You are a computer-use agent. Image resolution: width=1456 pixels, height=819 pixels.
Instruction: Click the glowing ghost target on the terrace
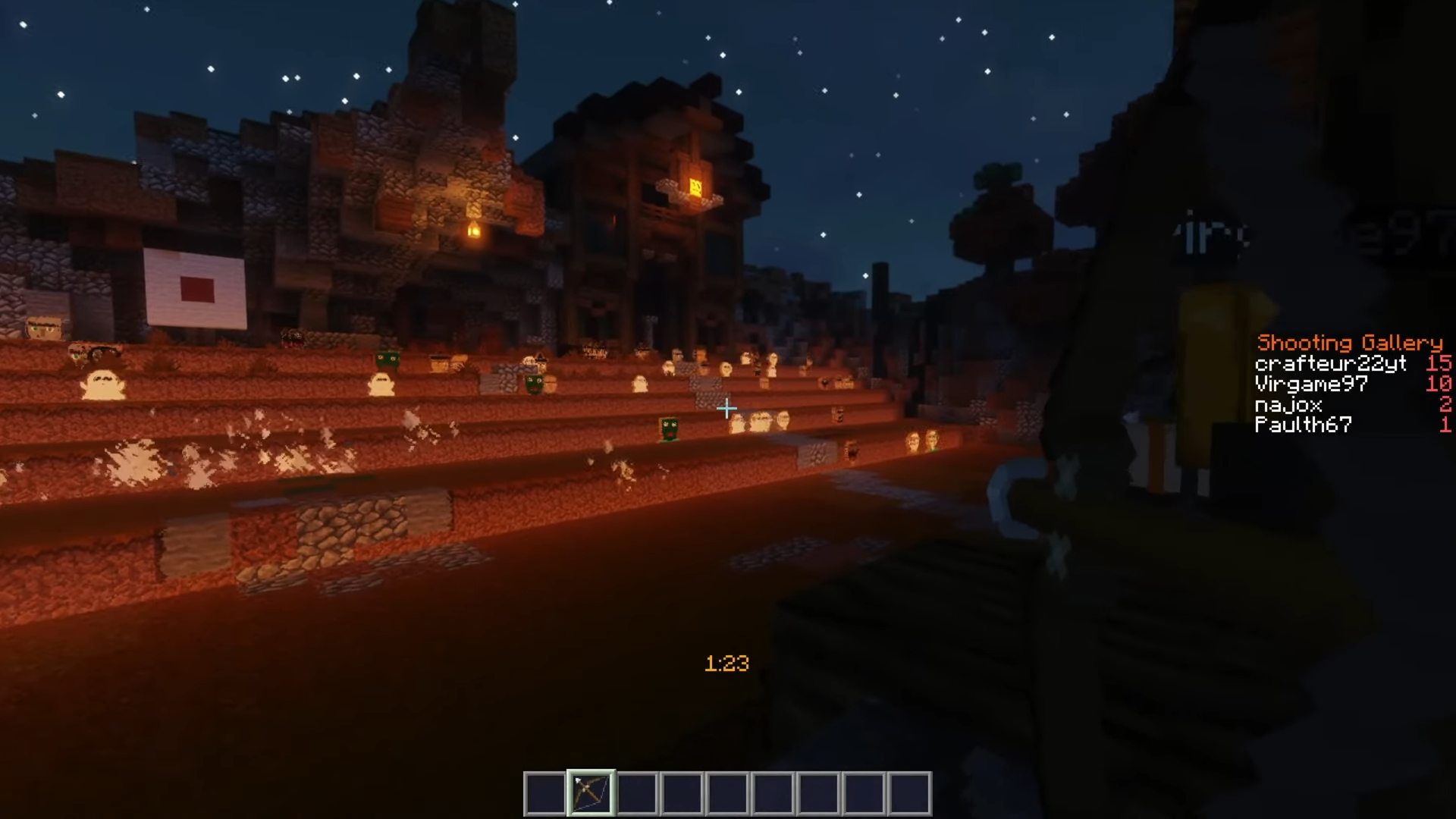102,383
